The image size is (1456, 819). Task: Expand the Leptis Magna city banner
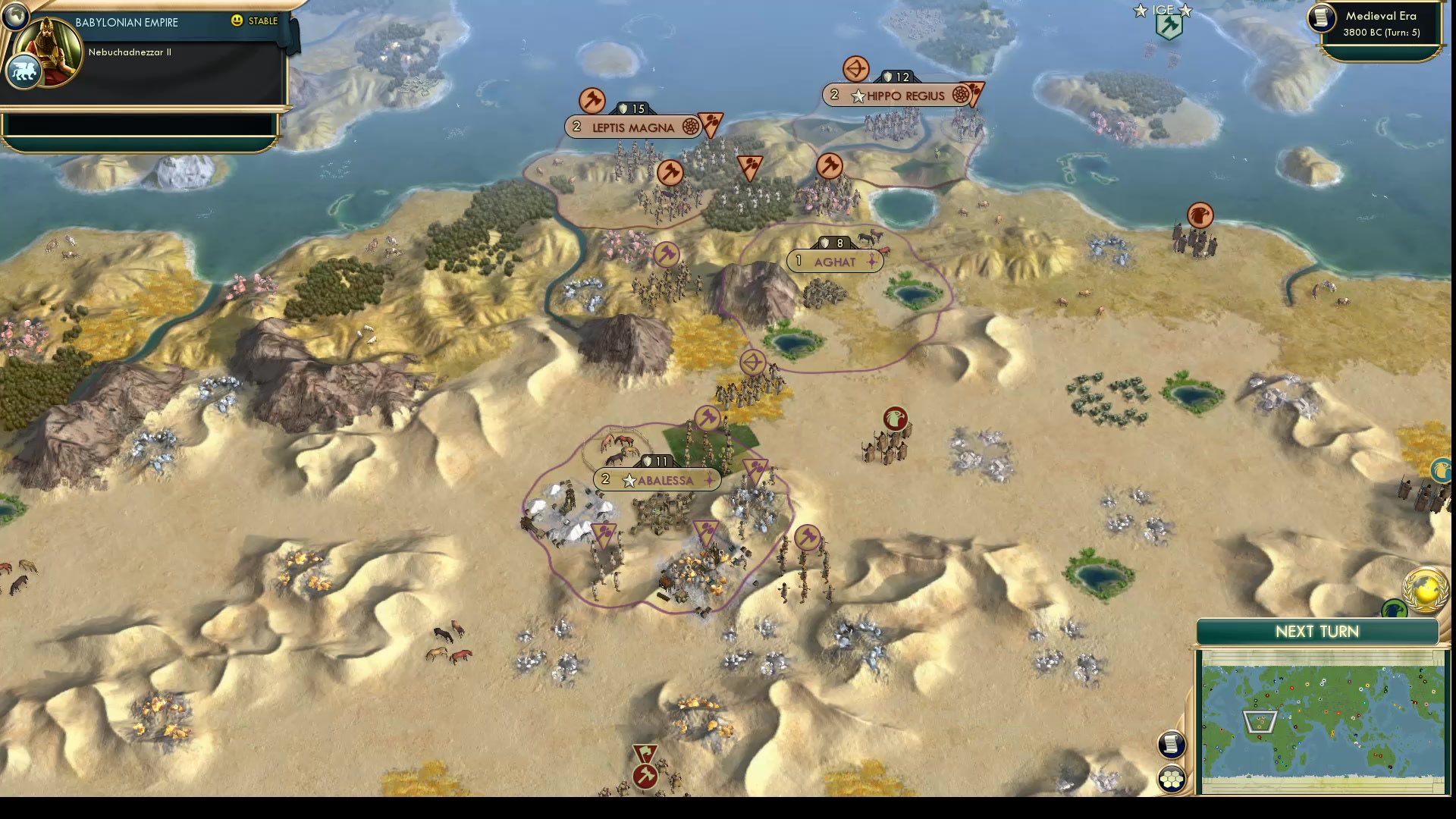pyautogui.click(x=634, y=127)
